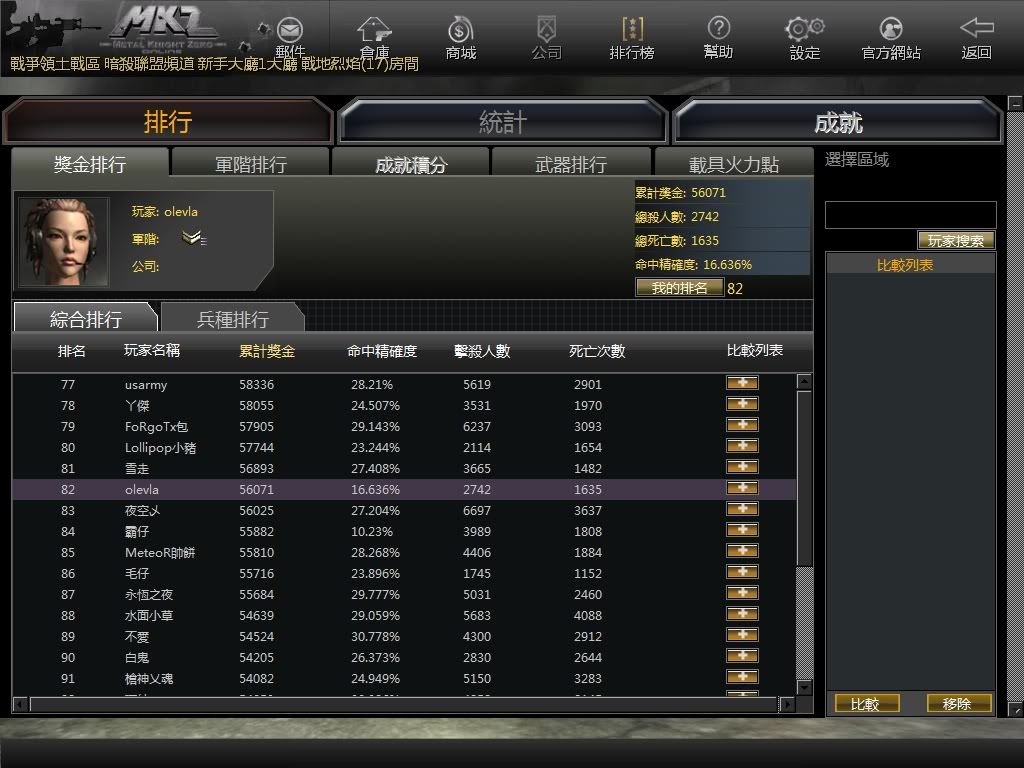Open the 商城 shop
The image size is (1024, 768).
(x=461, y=36)
